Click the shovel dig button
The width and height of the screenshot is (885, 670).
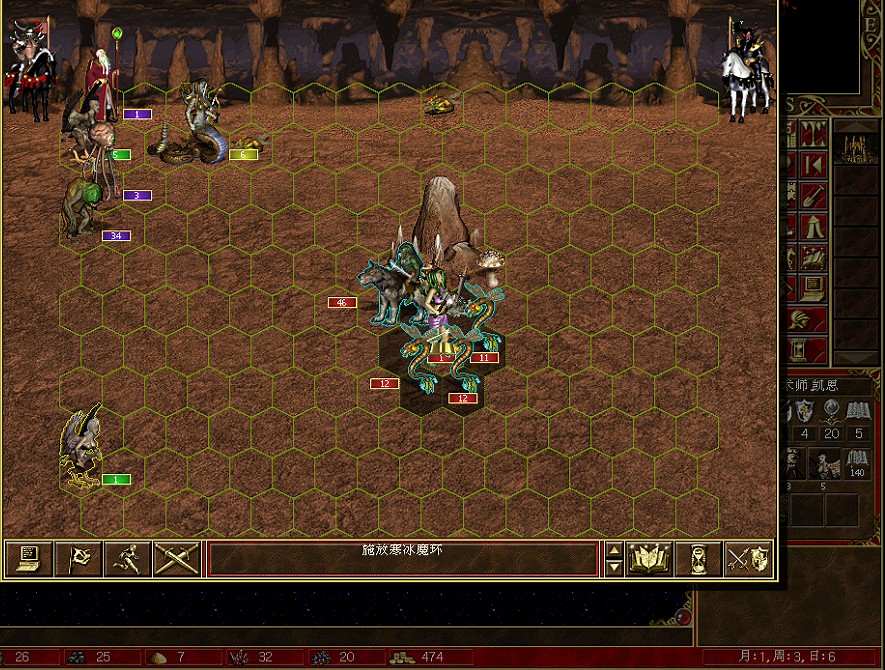(813, 194)
